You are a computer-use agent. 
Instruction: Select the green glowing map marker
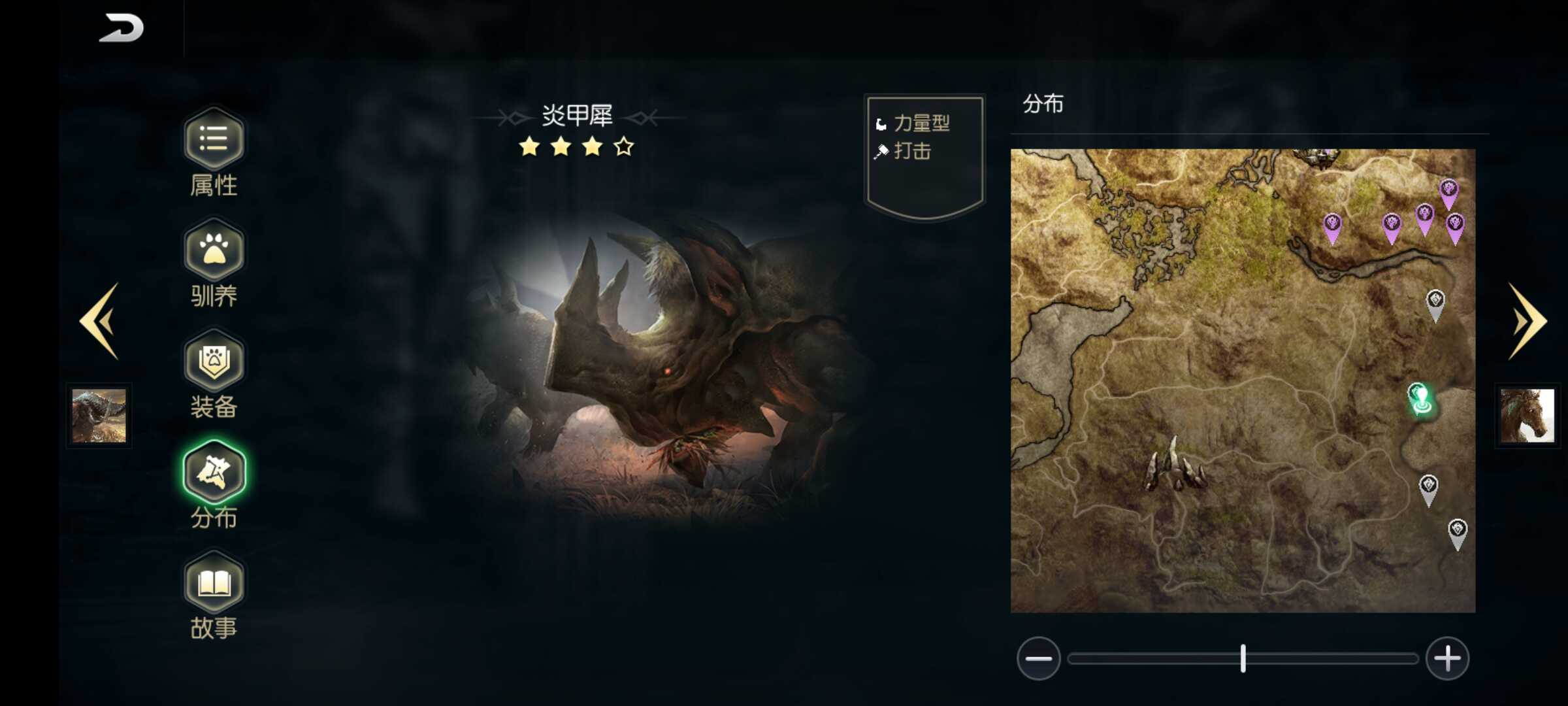[1420, 398]
